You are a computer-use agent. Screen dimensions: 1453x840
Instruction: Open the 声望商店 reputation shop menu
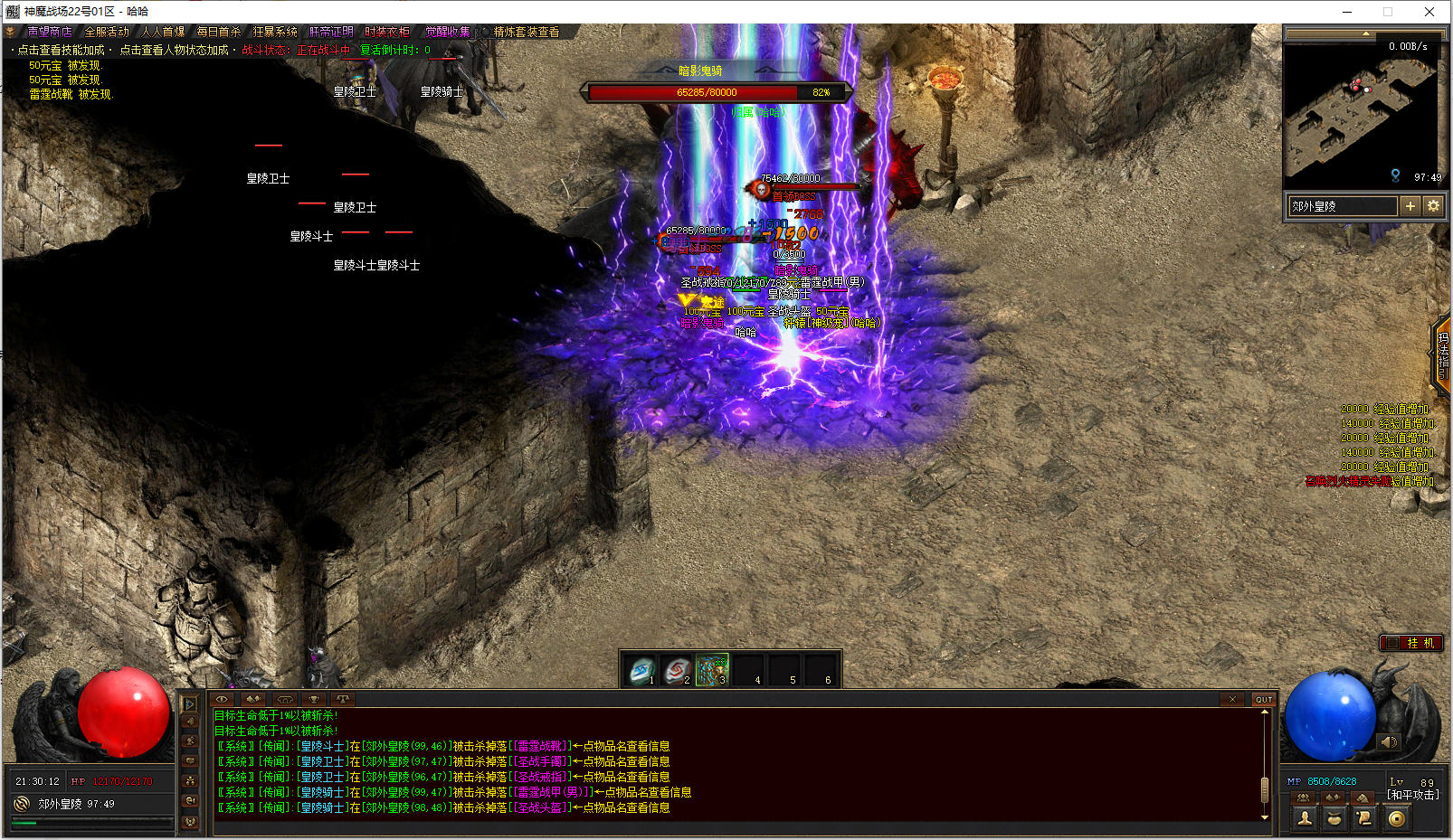click(49, 32)
